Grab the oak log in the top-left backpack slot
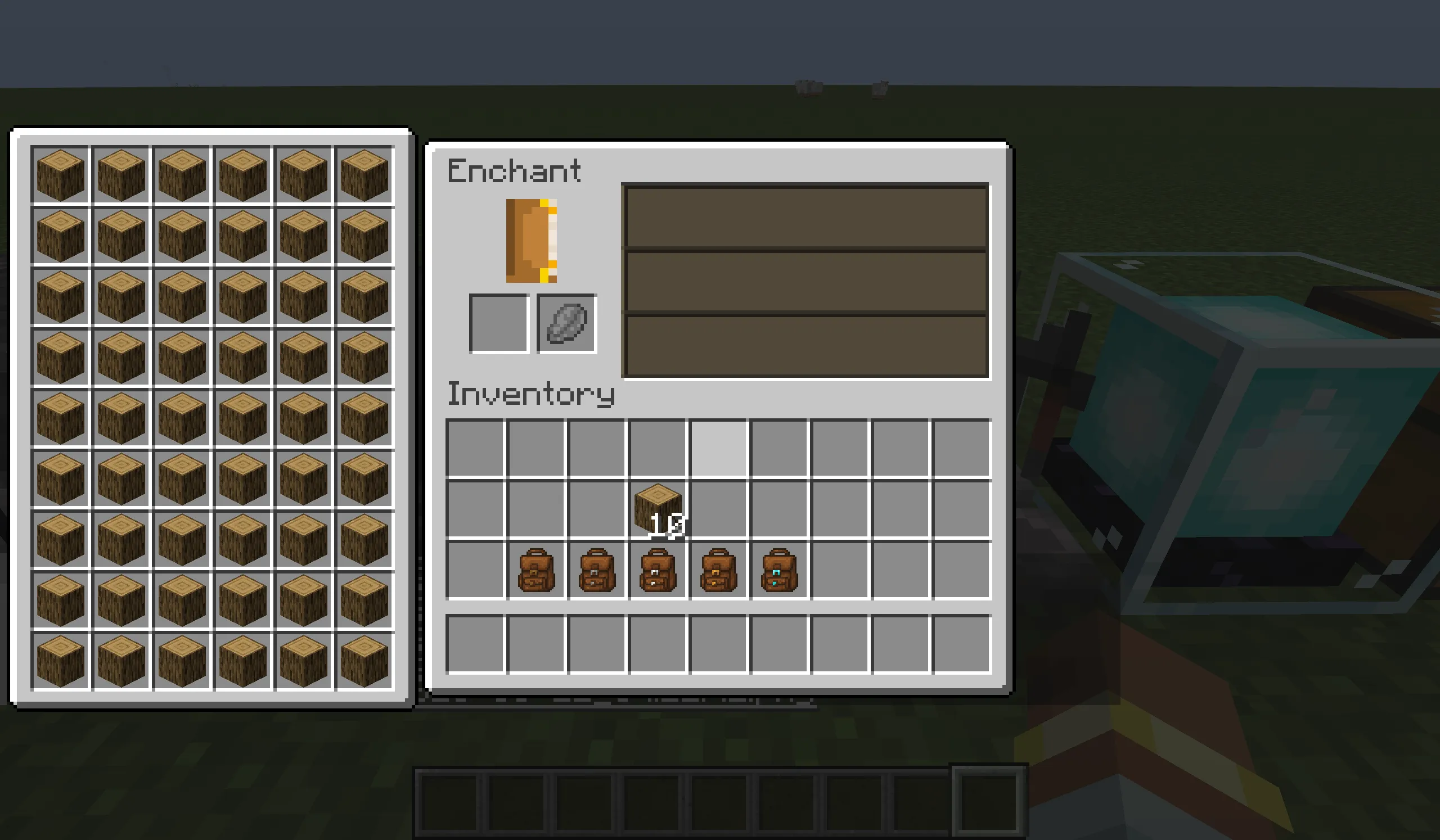Viewport: 1440px width, 840px height. coord(60,175)
